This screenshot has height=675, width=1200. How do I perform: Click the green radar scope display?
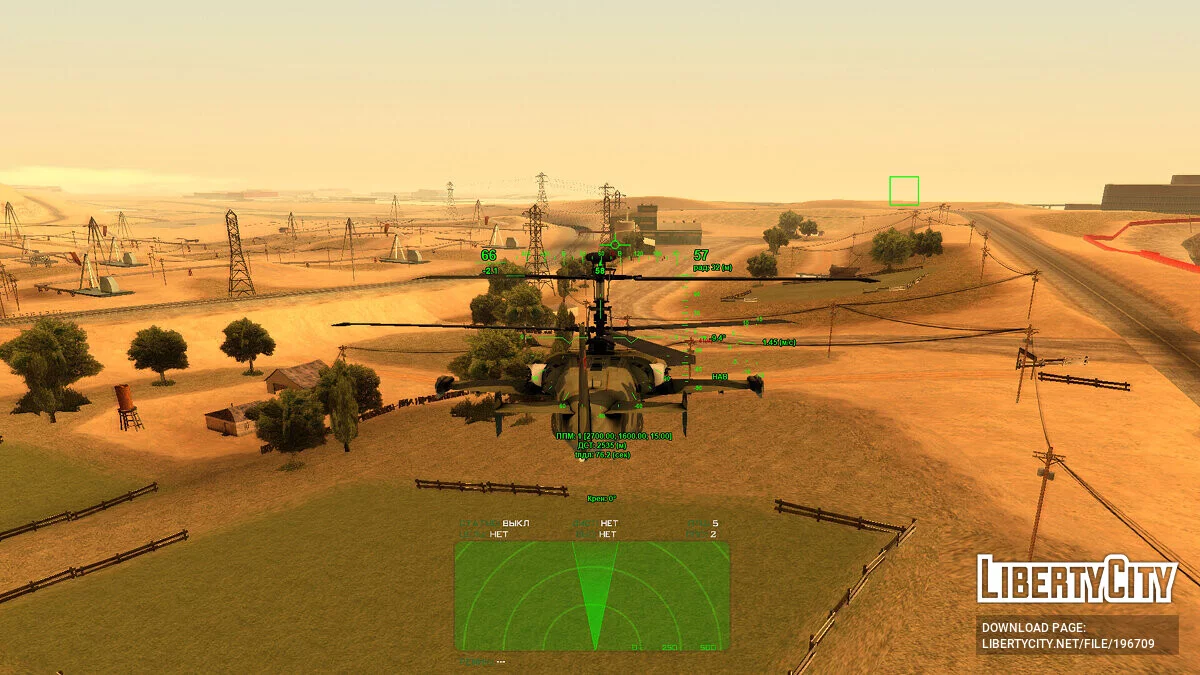pyautogui.click(x=592, y=596)
